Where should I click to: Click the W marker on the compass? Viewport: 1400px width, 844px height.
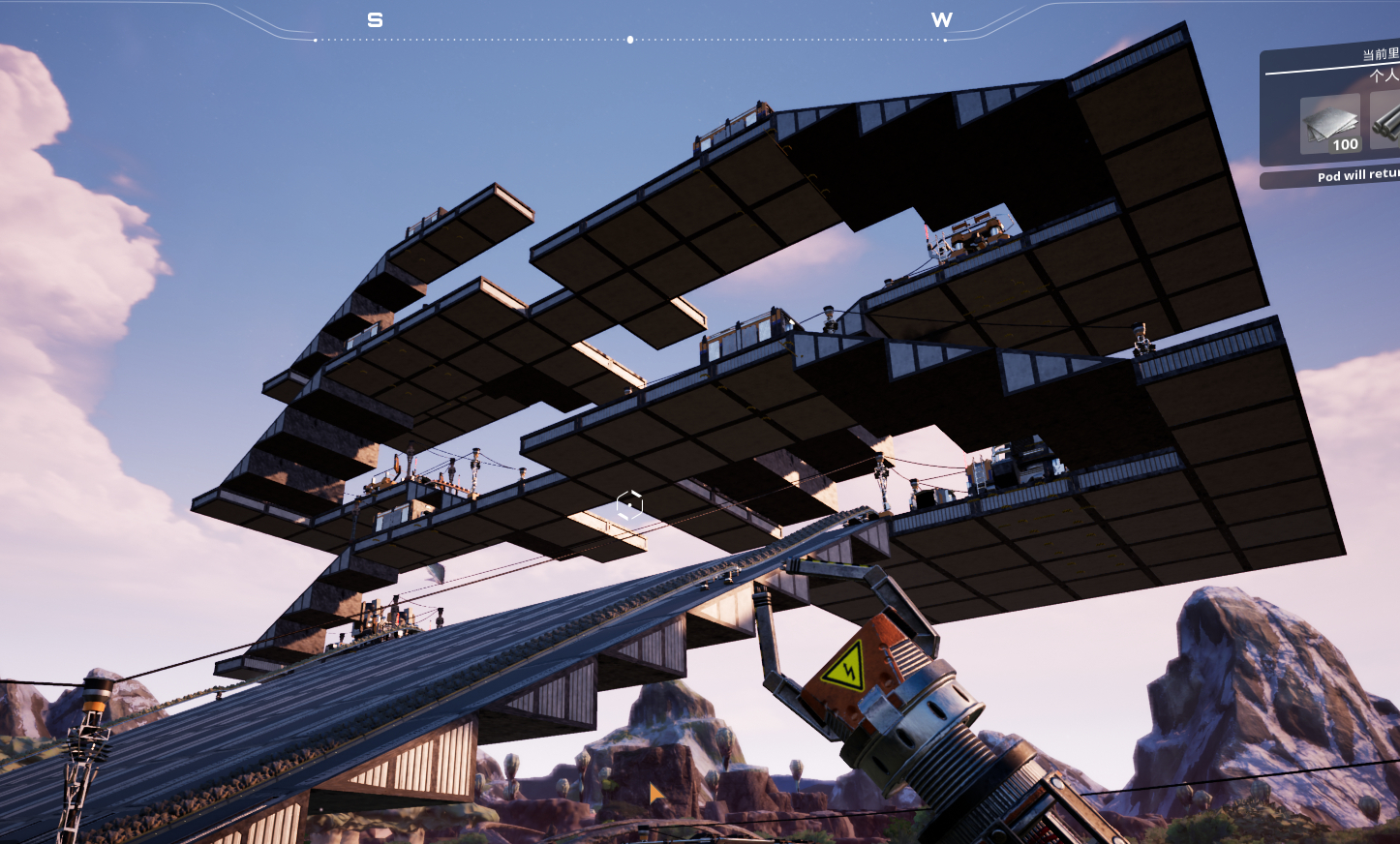pyautogui.click(x=941, y=20)
